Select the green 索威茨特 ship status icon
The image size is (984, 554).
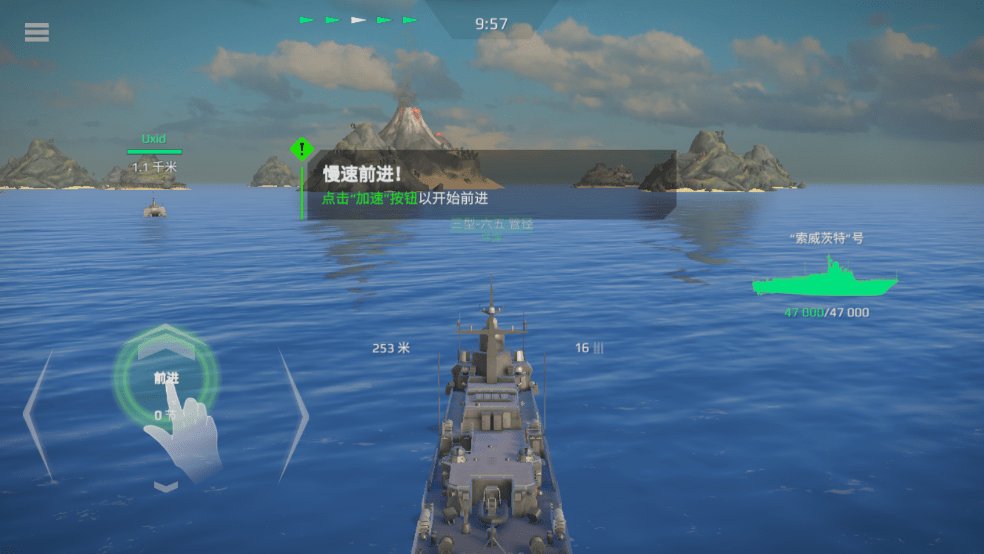point(825,279)
